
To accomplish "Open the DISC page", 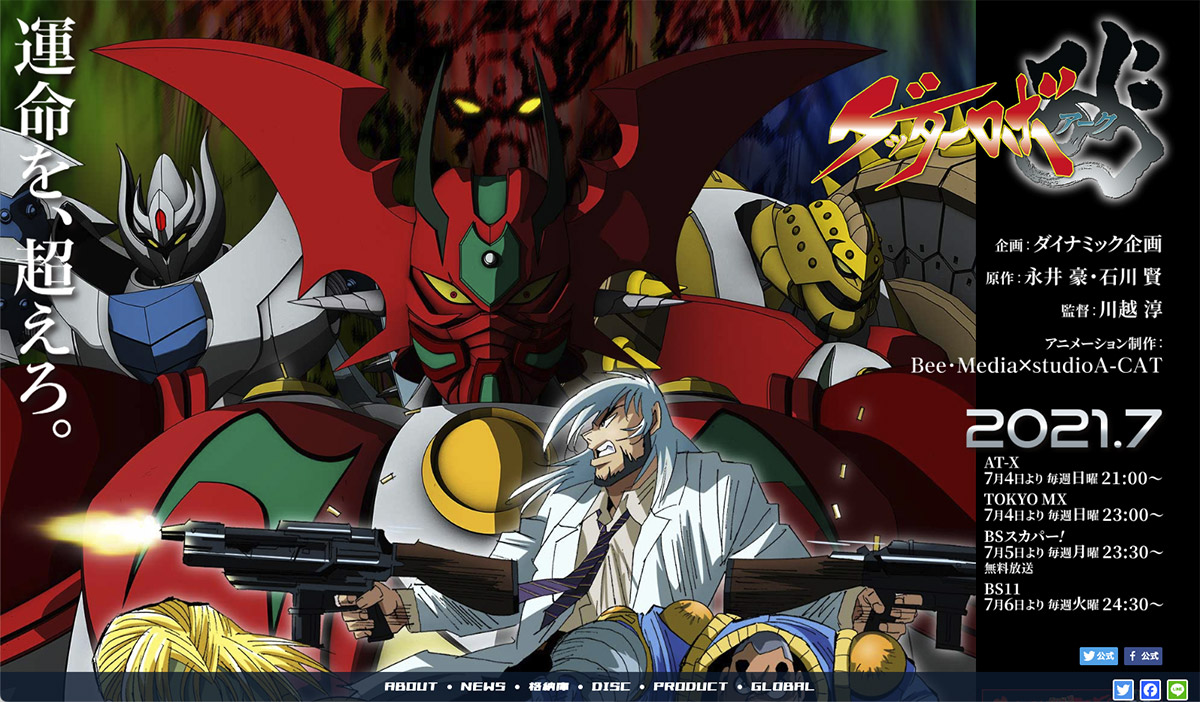I will pyautogui.click(x=611, y=686).
